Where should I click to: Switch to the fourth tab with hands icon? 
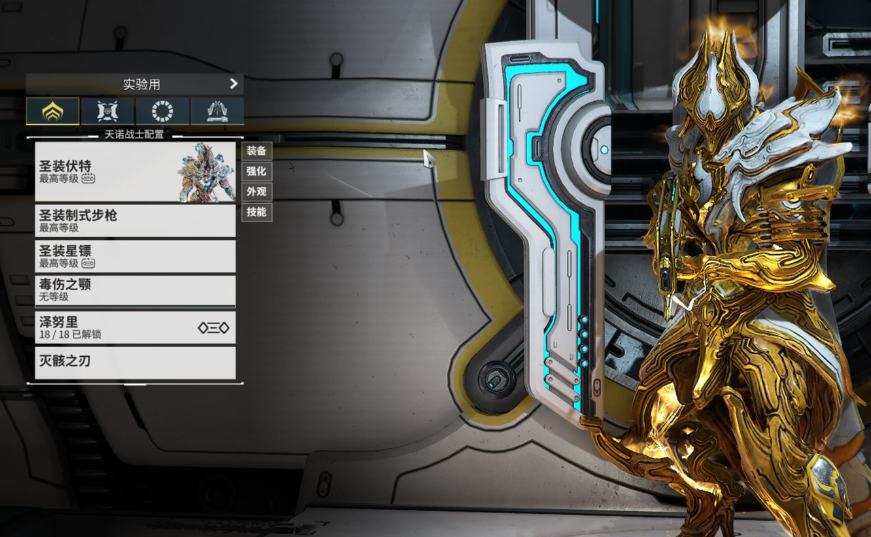217,111
